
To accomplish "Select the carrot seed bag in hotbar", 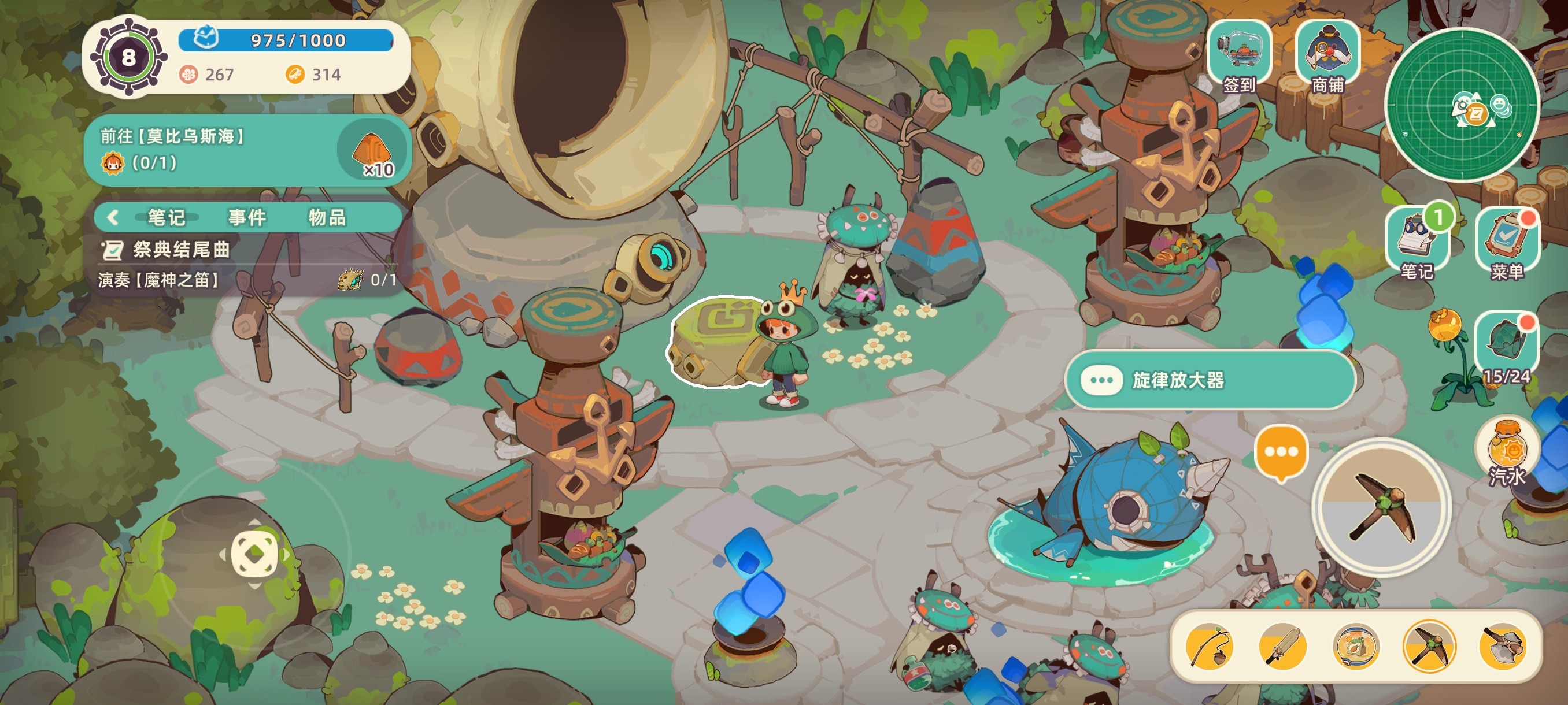I will pos(1356,646).
